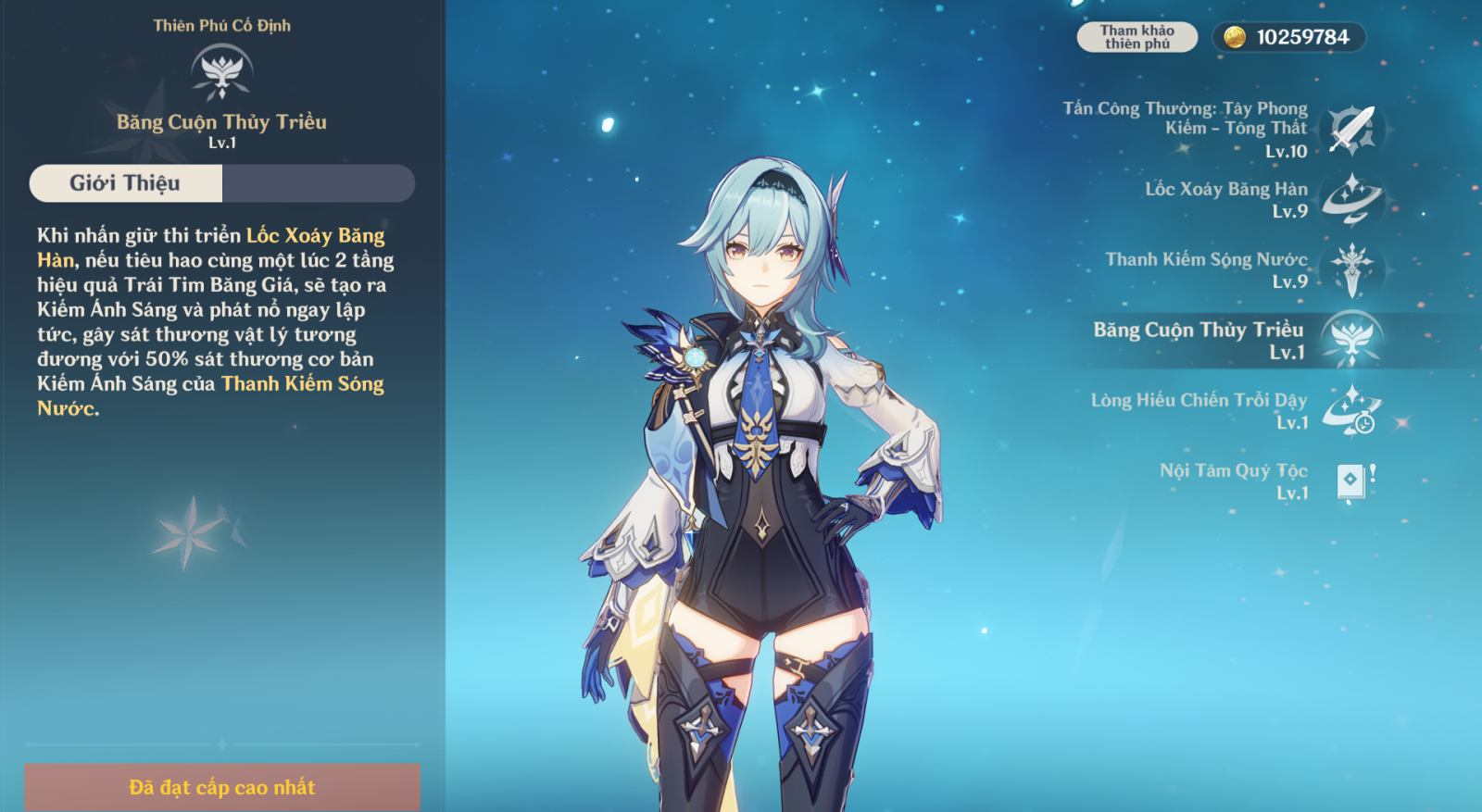Switch to the Giới Thiệu tab
Screen dimensions: 1482x812
click(x=126, y=183)
